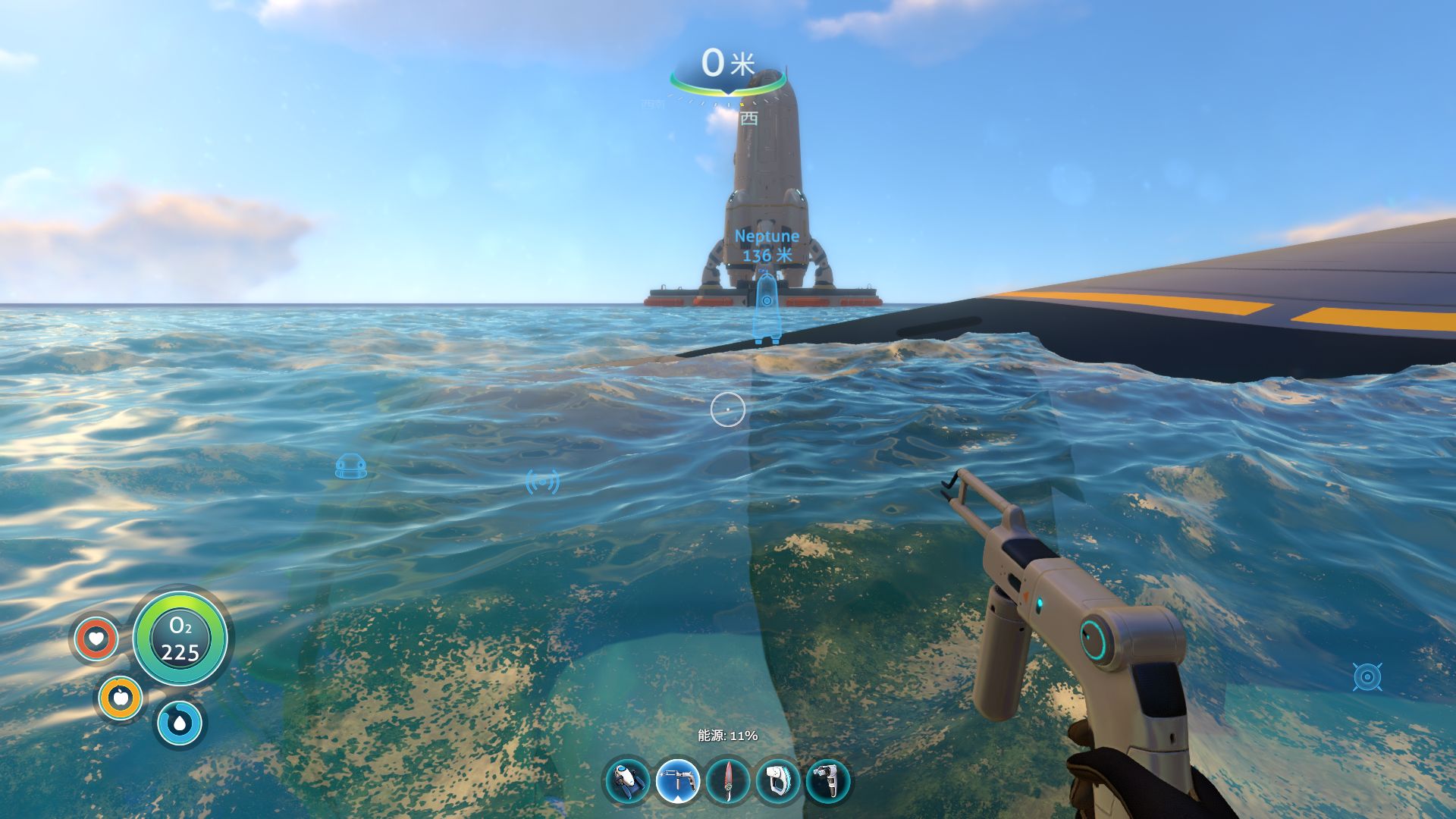Select the handheld scanner hotbar slot
The image size is (1456, 819).
778,781
